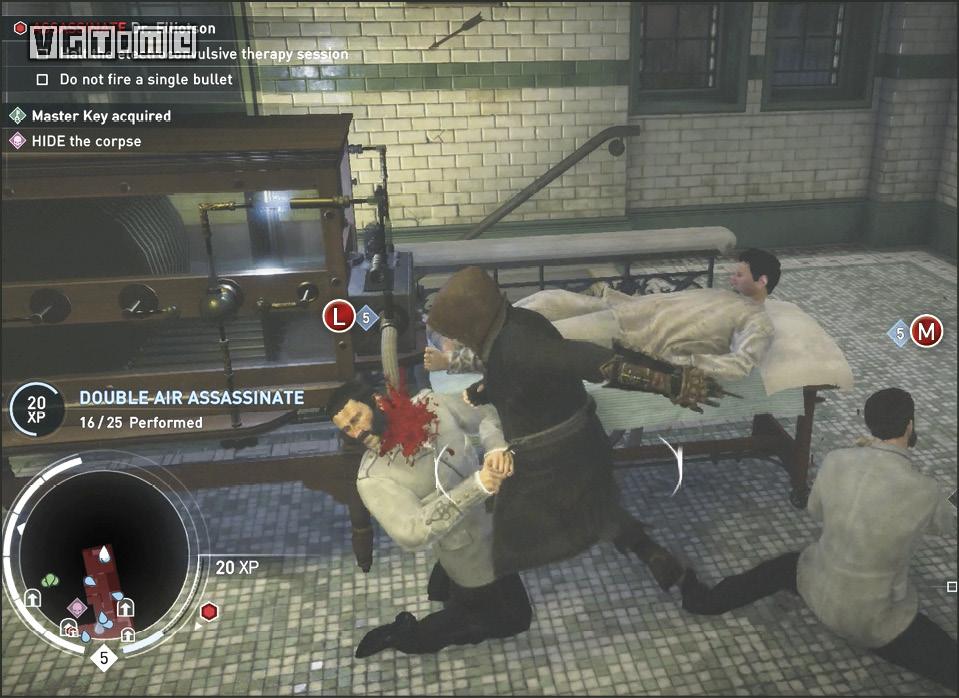This screenshot has width=959, height=698.
Task: Click the circular minimap
Action: (x=104, y=560)
